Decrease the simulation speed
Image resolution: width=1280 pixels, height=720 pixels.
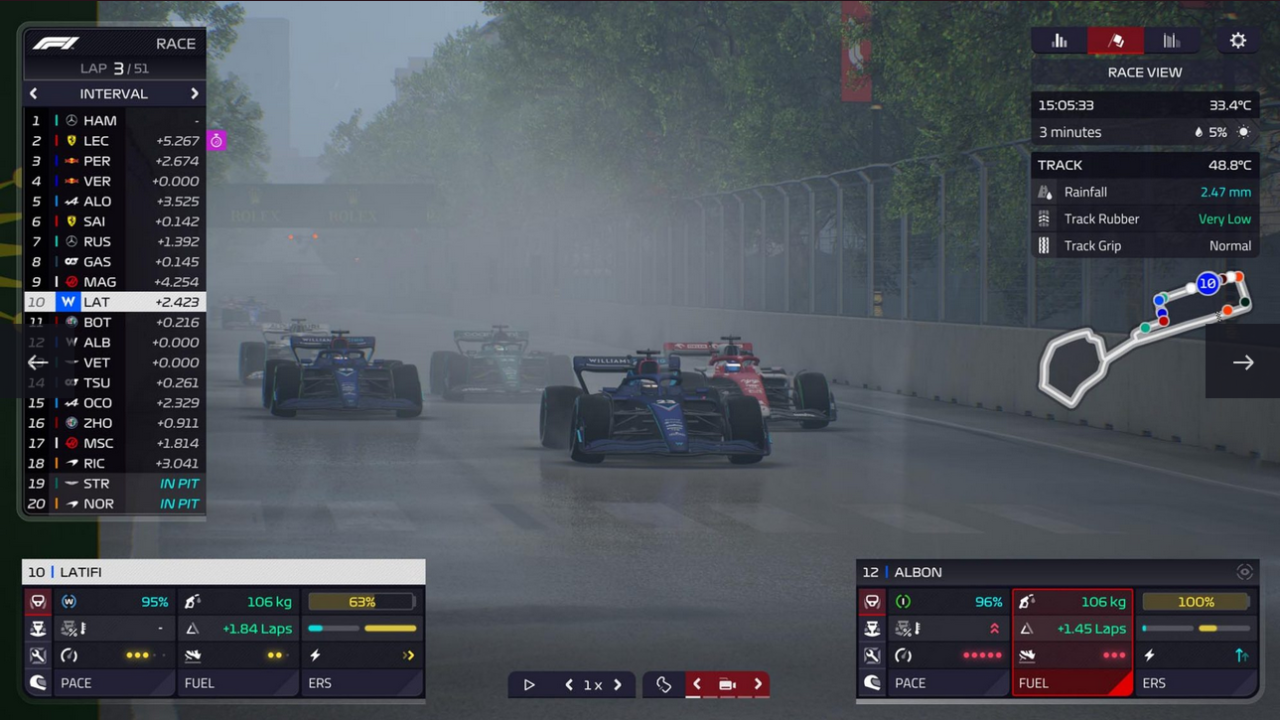pos(569,685)
